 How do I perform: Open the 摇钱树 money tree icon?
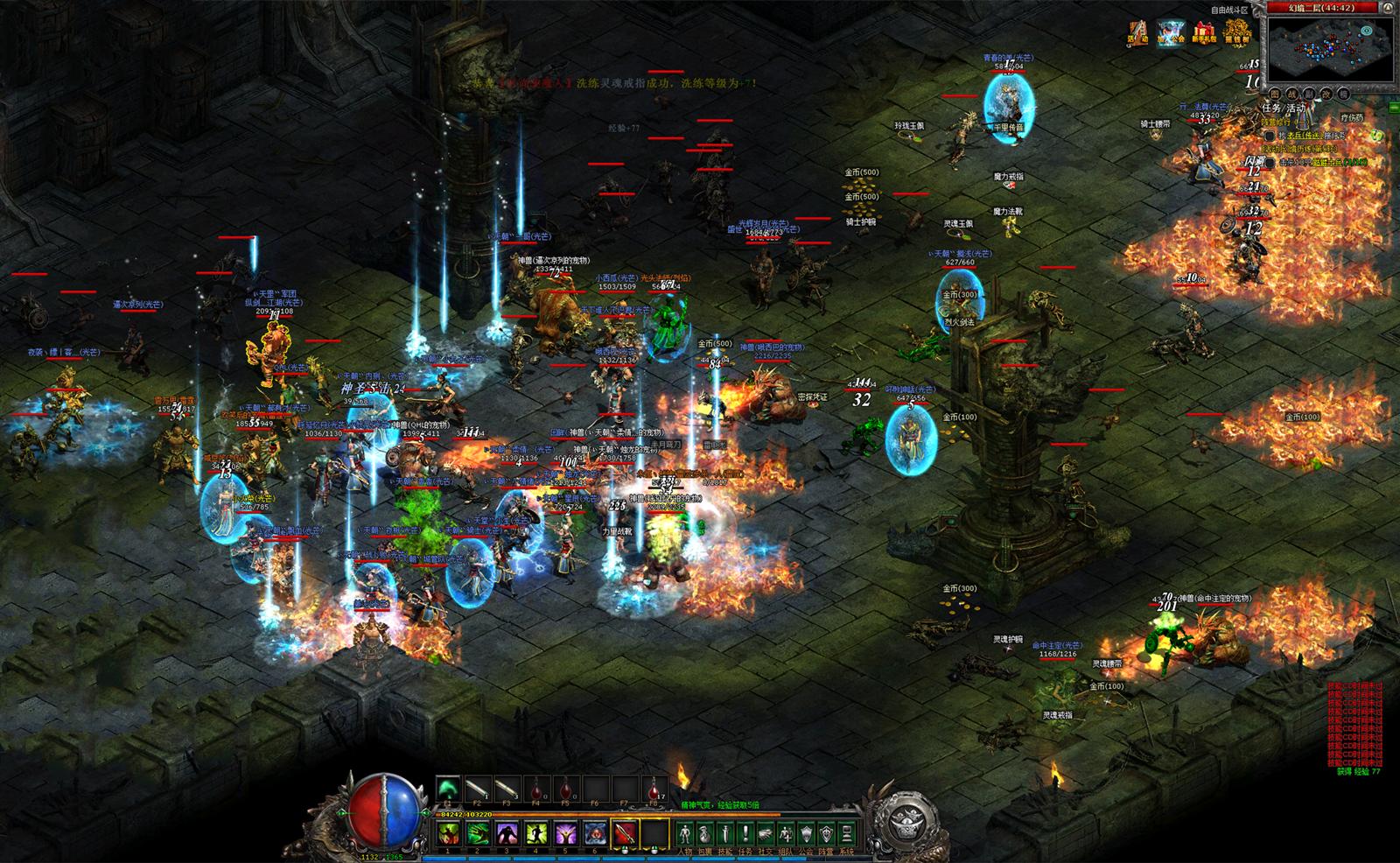(x=1238, y=32)
